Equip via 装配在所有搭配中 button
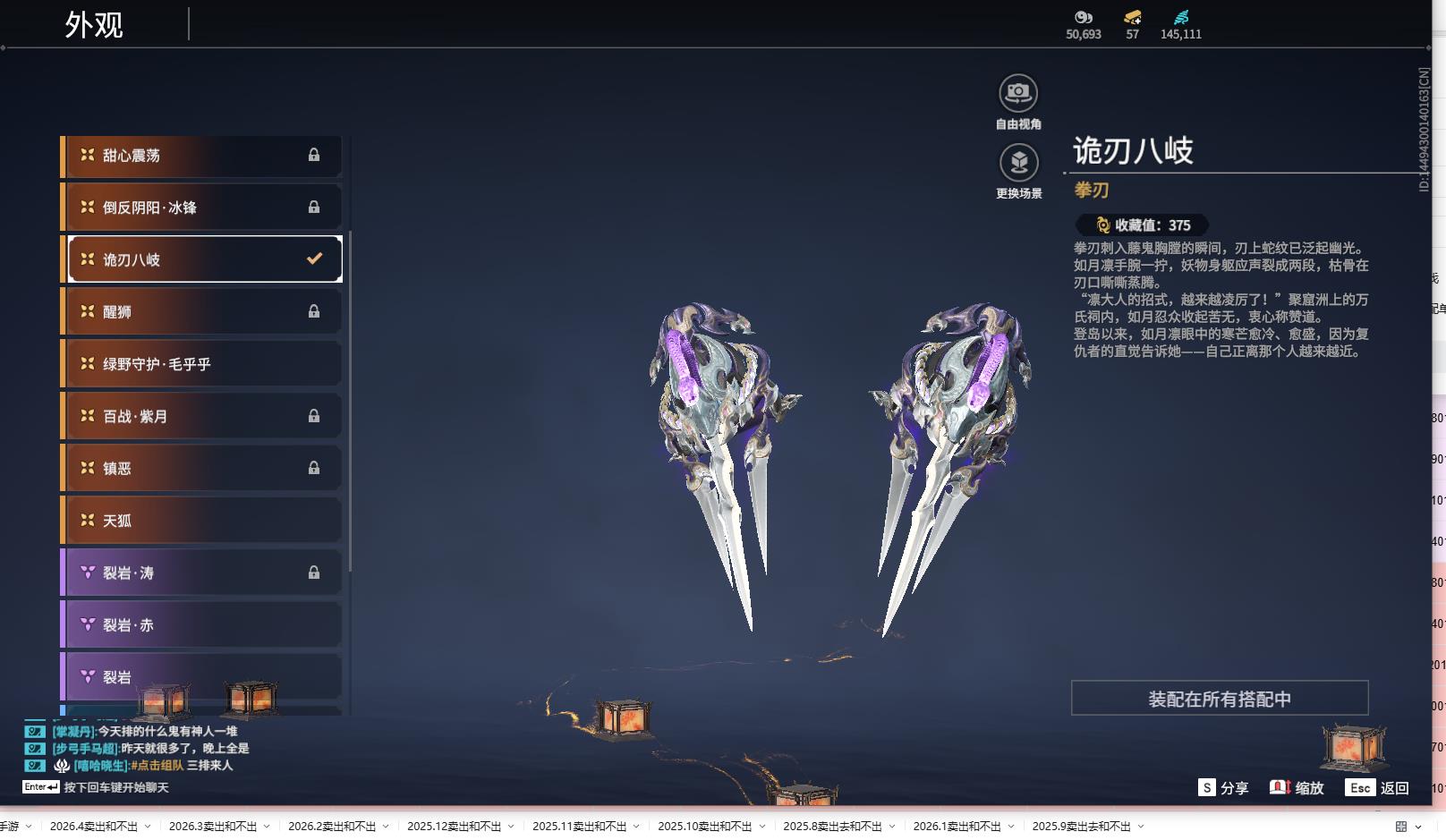 [1219, 699]
